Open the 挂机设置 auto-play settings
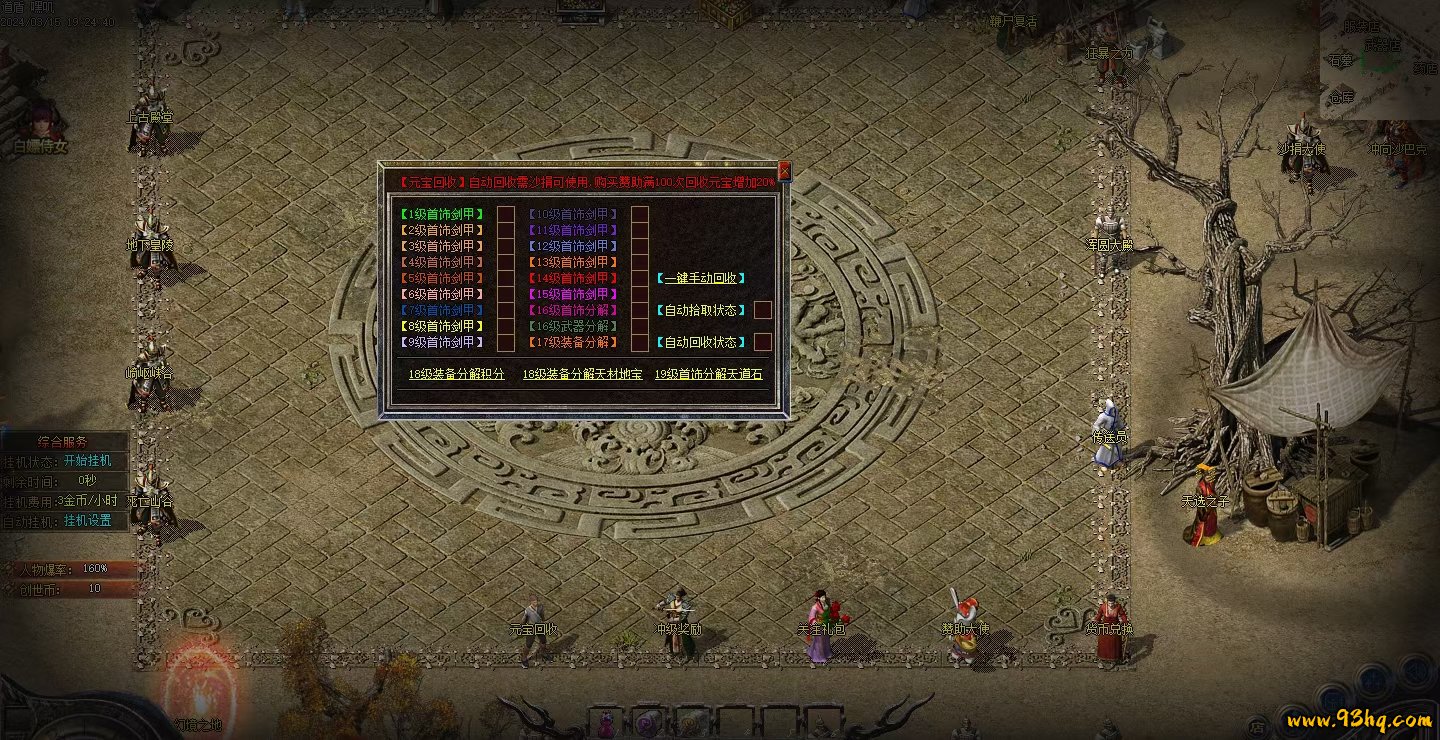This screenshot has width=1440, height=740. click(88, 520)
